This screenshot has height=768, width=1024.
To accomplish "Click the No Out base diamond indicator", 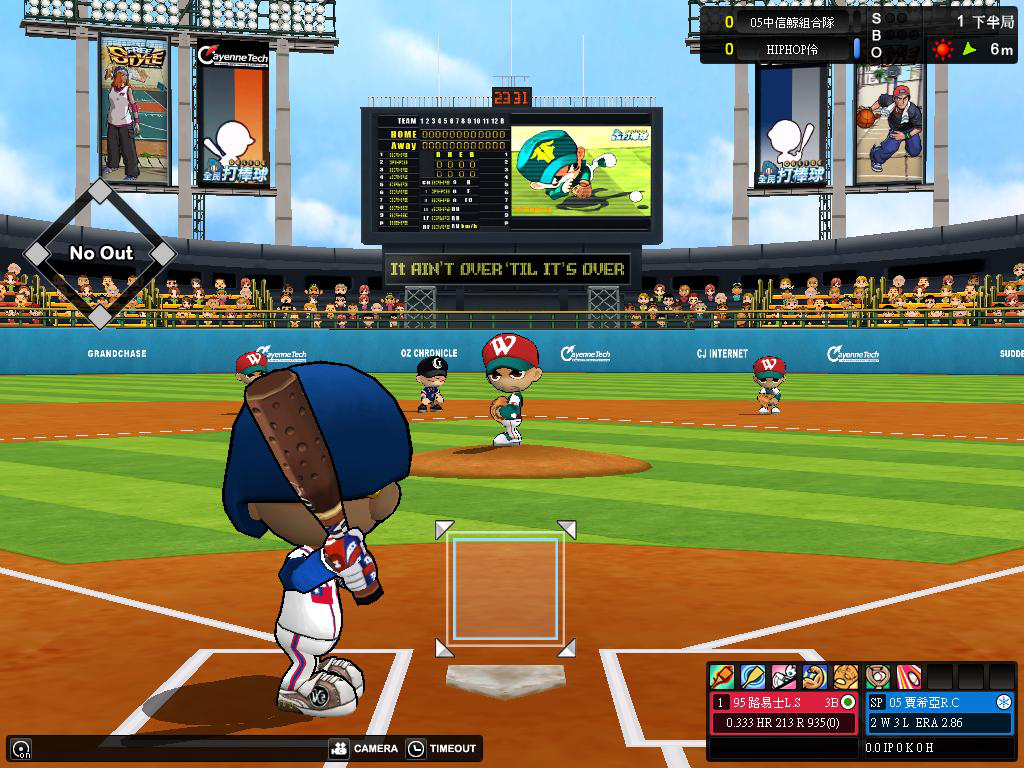I will tap(100, 253).
